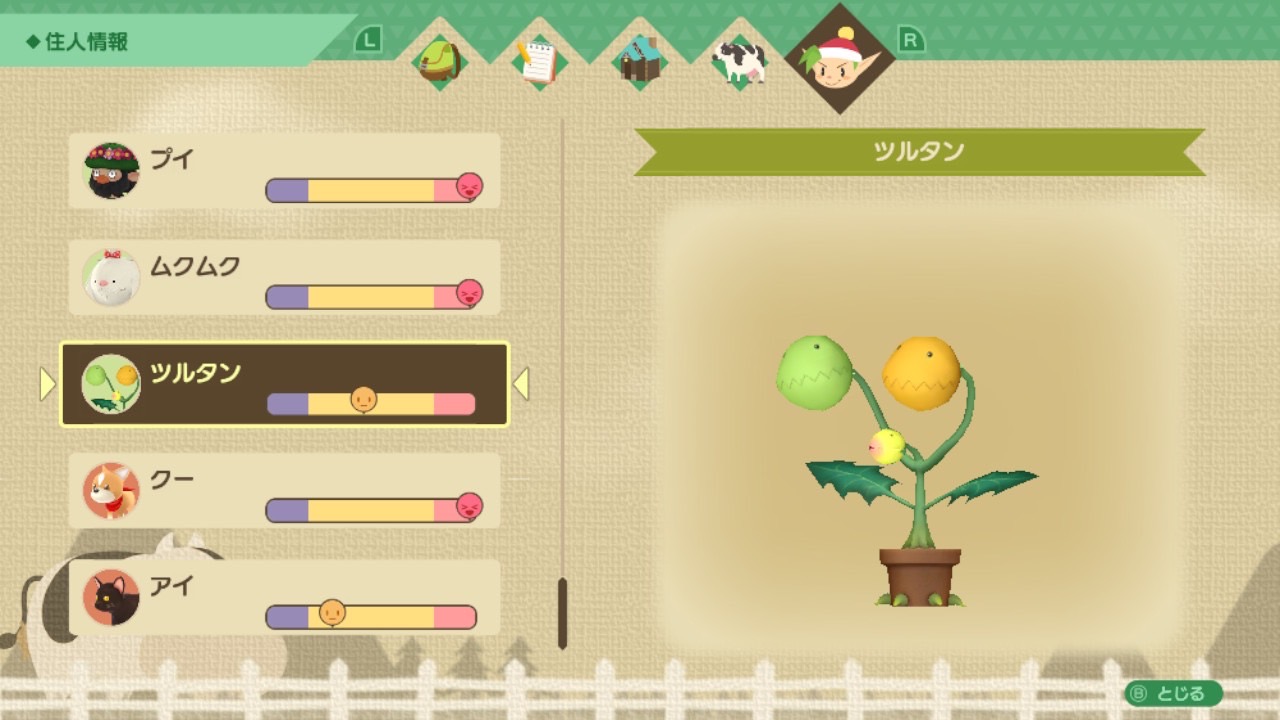Click the resident list scrollbar handle

pos(562,612)
